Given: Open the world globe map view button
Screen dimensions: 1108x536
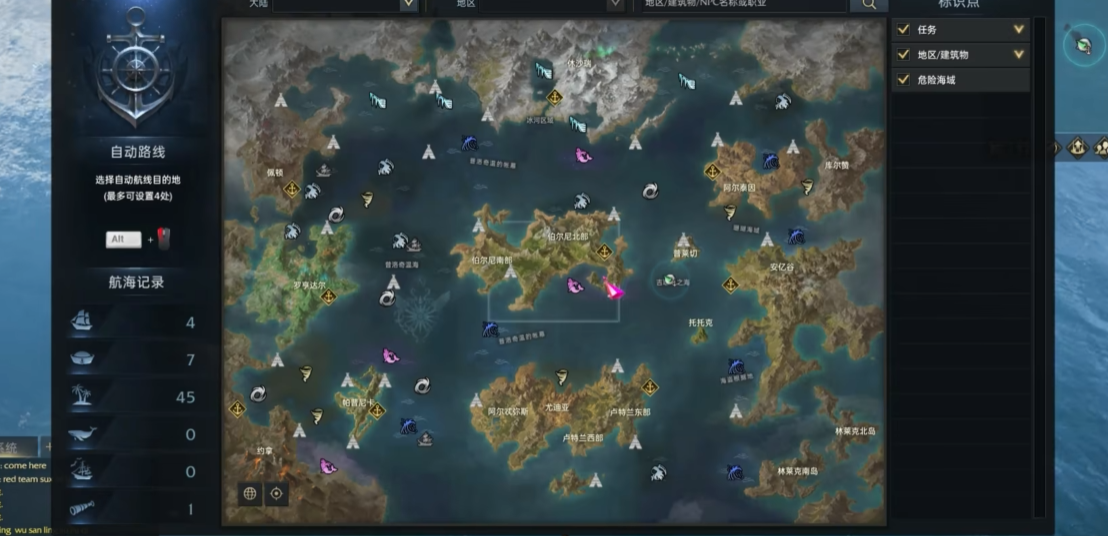Looking at the screenshot, I should (250, 493).
